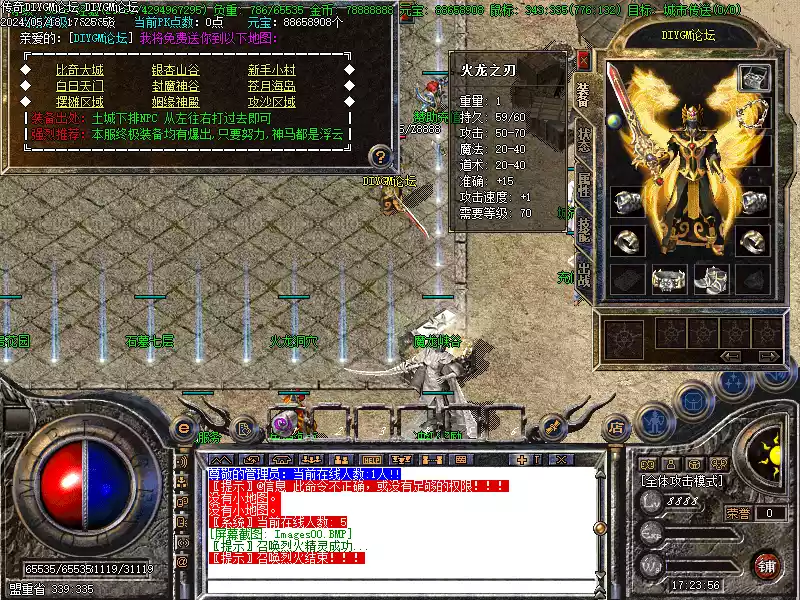Choose 苍月海岛 teleport link
This screenshot has height=600, width=800.
(x=271, y=86)
